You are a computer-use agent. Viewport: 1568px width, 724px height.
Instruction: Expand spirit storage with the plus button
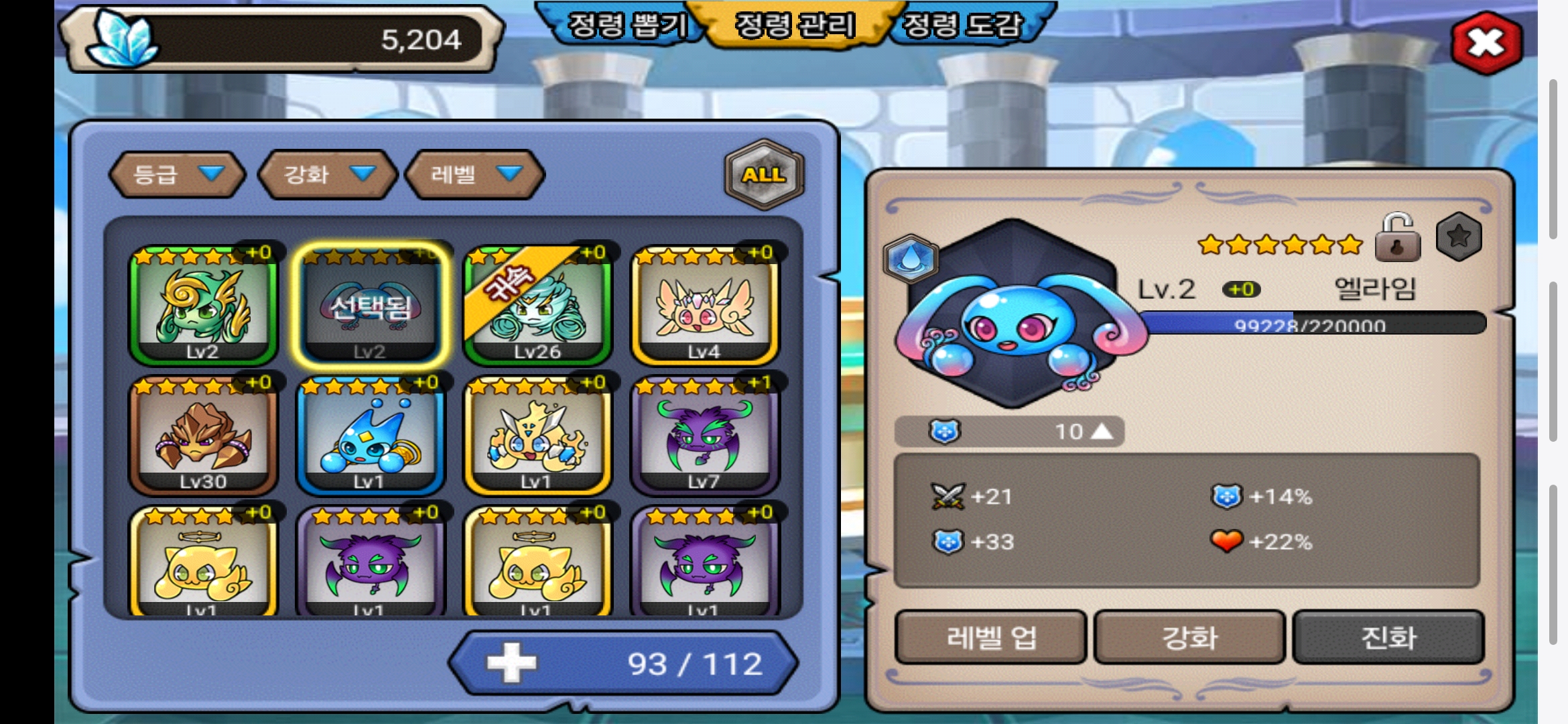pos(511,663)
